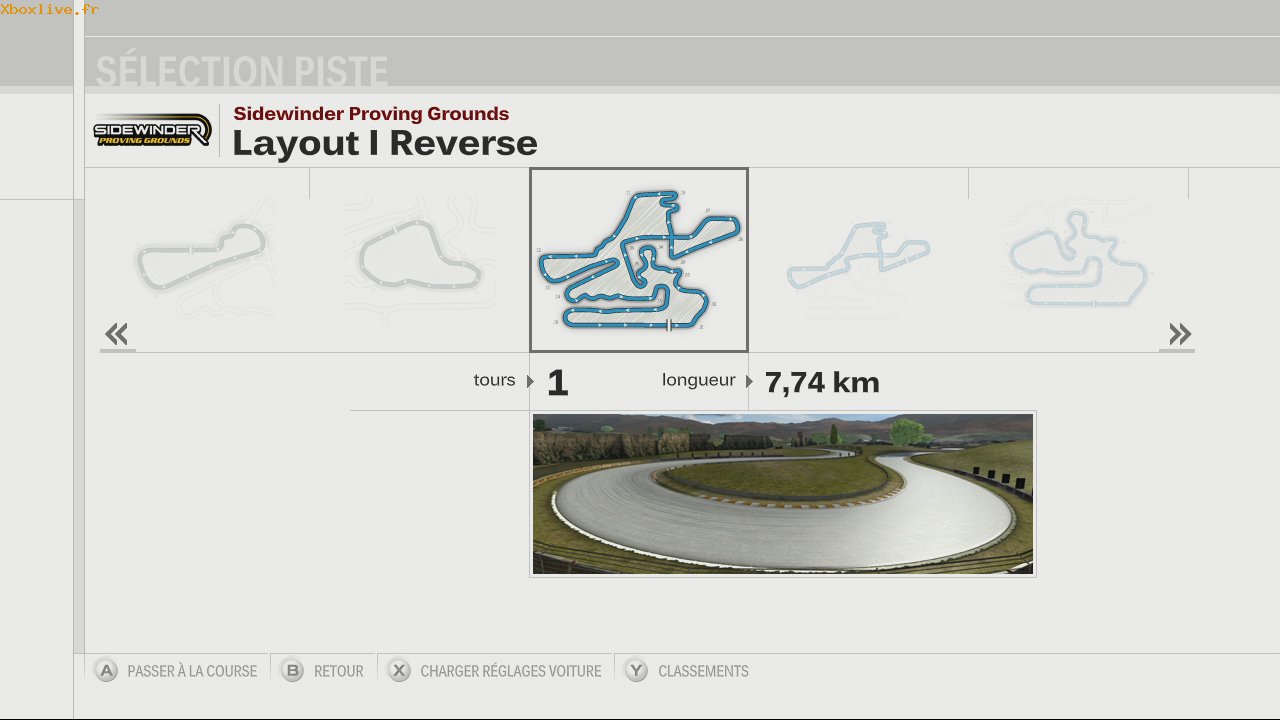Click the track preview photo of the hairpin

(x=782, y=494)
